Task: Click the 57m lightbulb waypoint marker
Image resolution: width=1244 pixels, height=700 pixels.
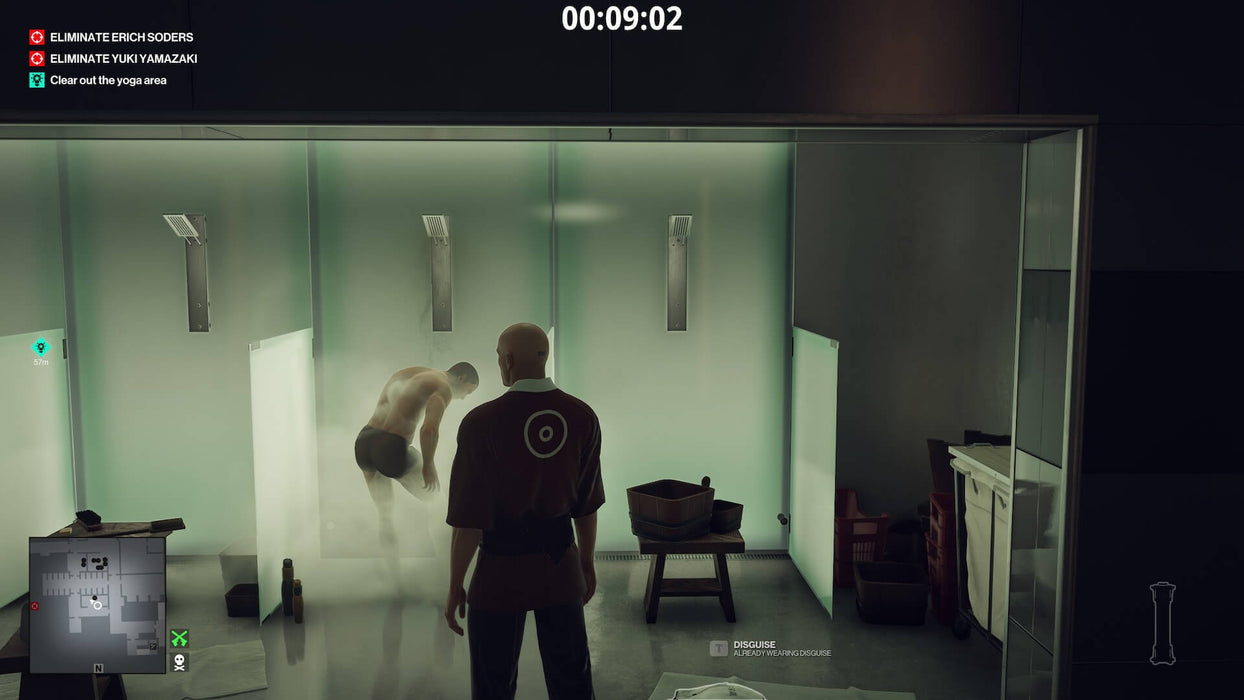Action: pyautogui.click(x=41, y=347)
